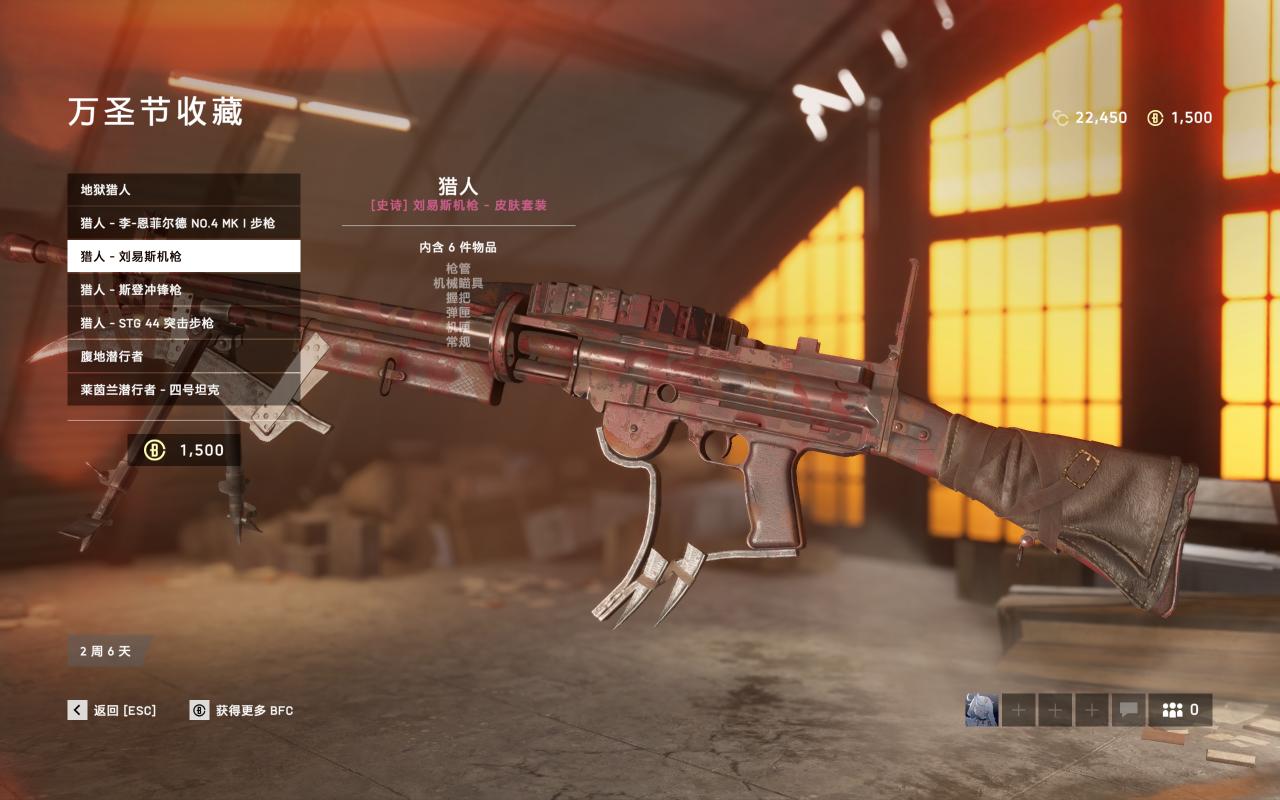This screenshot has height=800, width=1280.
Task: Select the 猎人 - 刘易斯机枪 entry
Action: tap(183, 256)
